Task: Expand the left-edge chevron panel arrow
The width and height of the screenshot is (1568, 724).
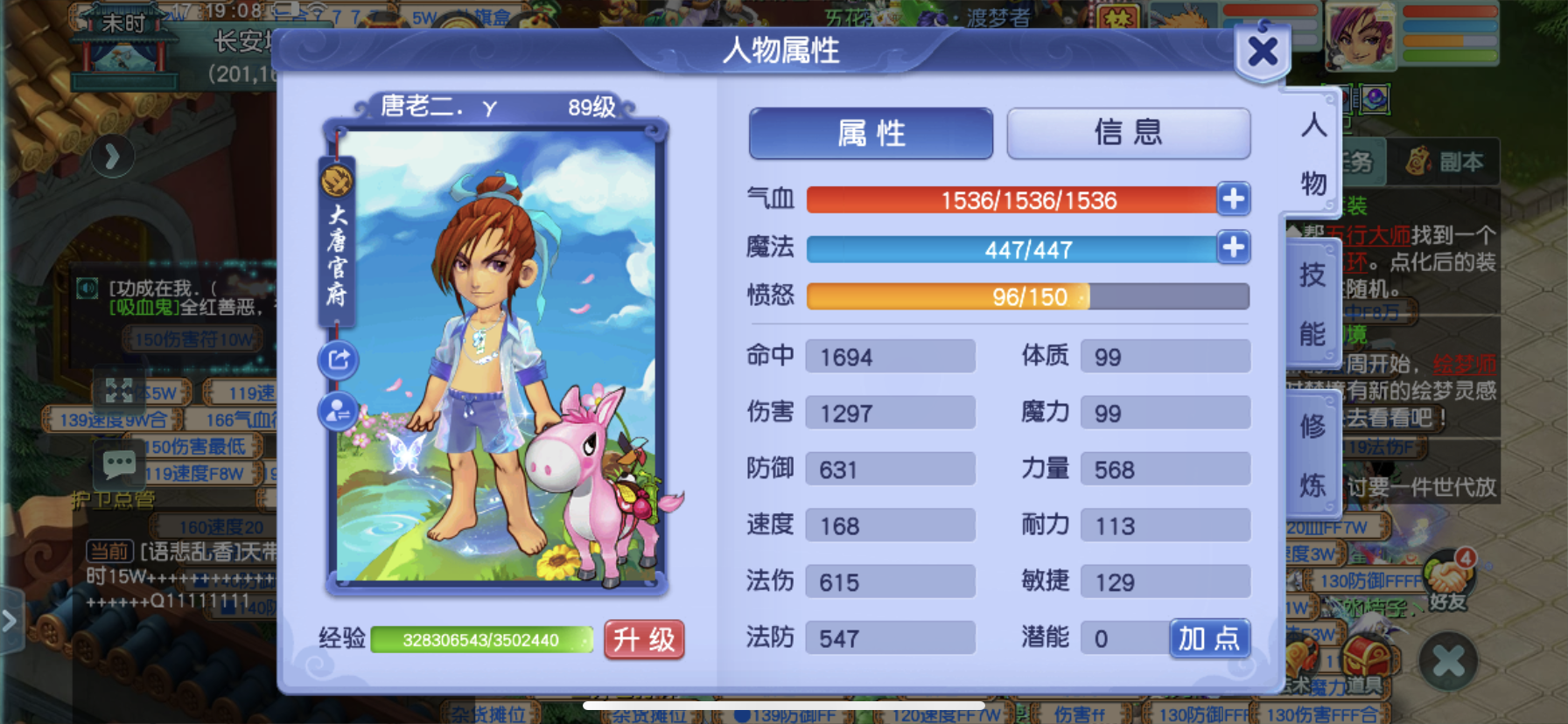Action: (x=9, y=621)
